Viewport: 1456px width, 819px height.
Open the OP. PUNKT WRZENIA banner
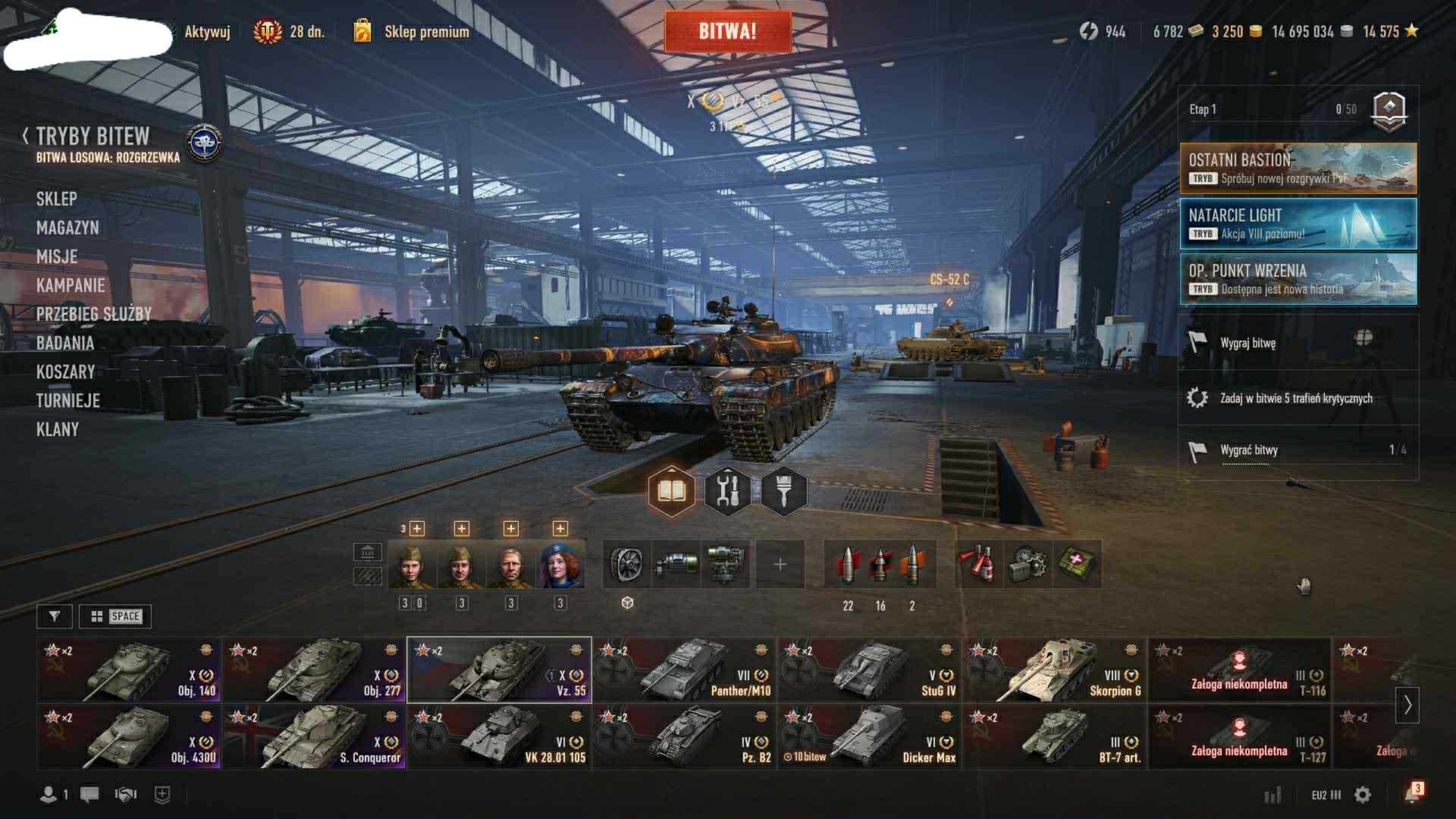[1298, 279]
